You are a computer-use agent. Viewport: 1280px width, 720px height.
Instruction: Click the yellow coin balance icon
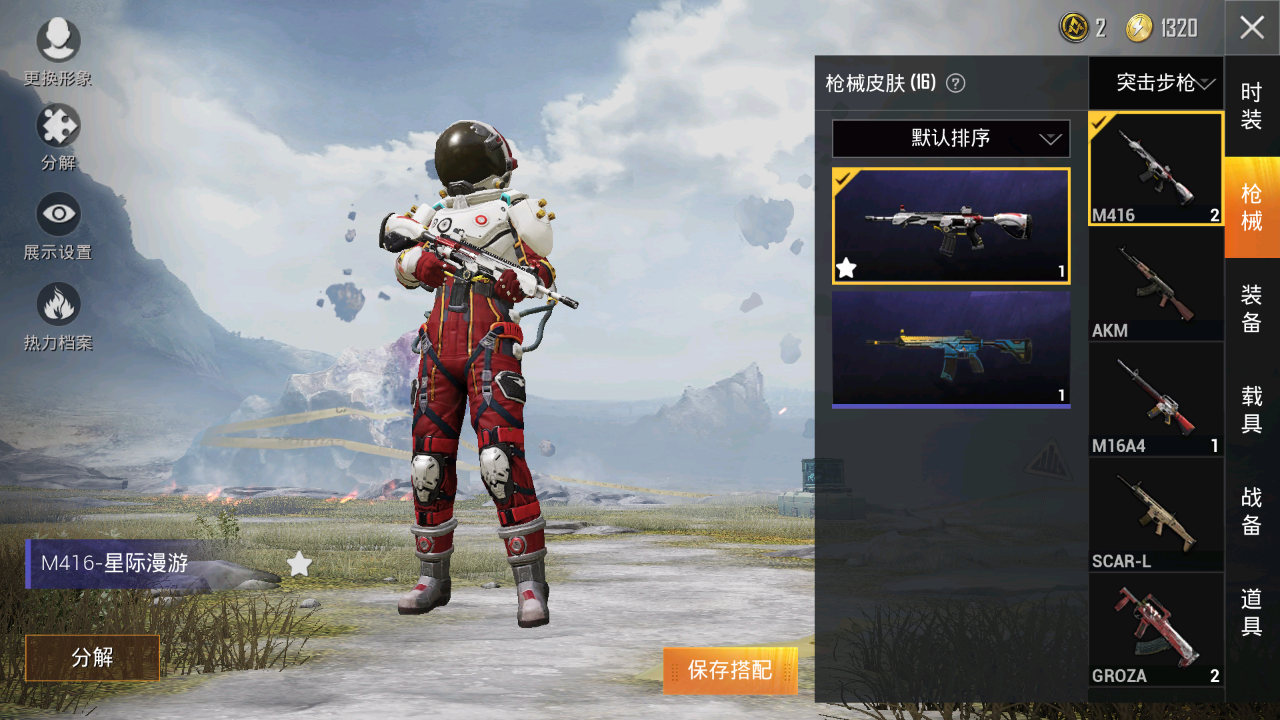[1140, 28]
